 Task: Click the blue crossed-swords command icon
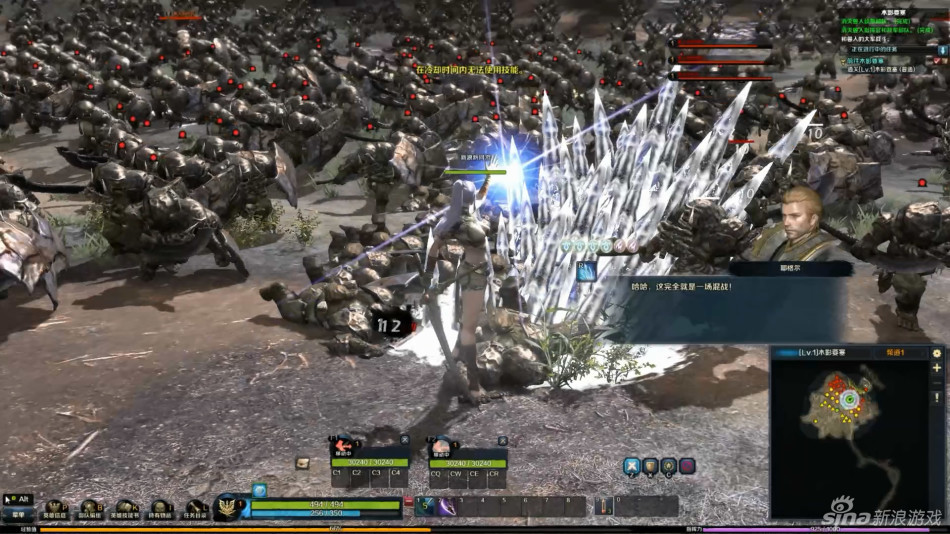point(632,465)
